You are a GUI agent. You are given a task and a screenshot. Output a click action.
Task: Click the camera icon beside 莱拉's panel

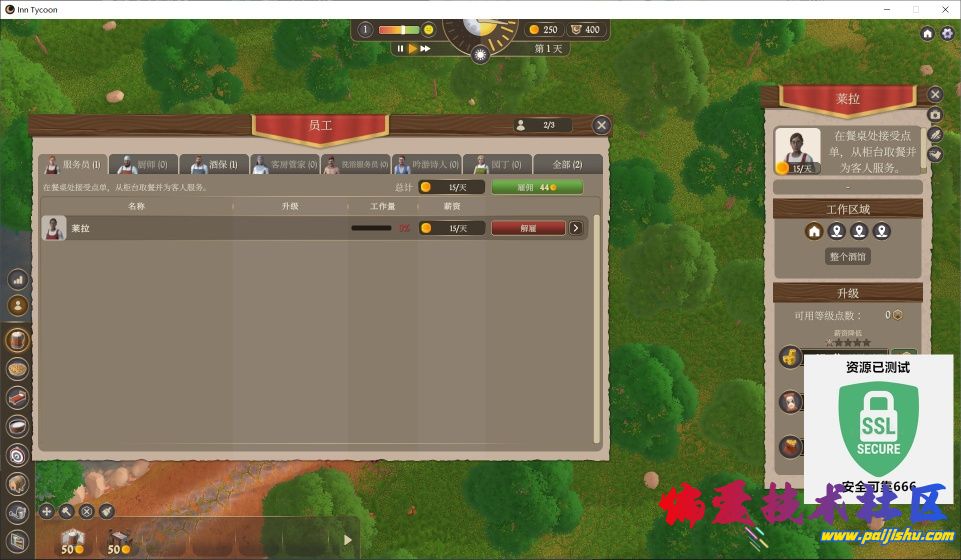tap(935, 115)
